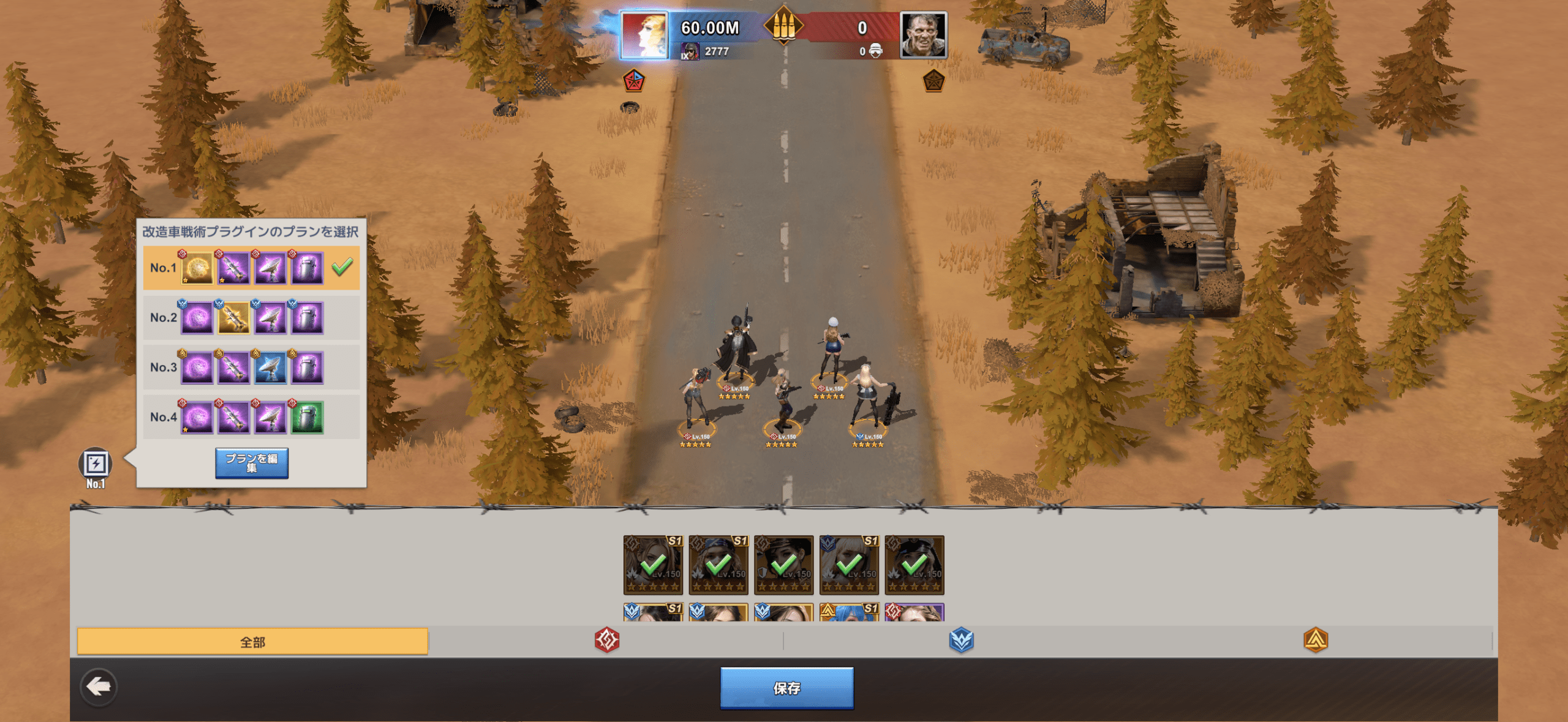Click the 保存 save button

pos(786,688)
